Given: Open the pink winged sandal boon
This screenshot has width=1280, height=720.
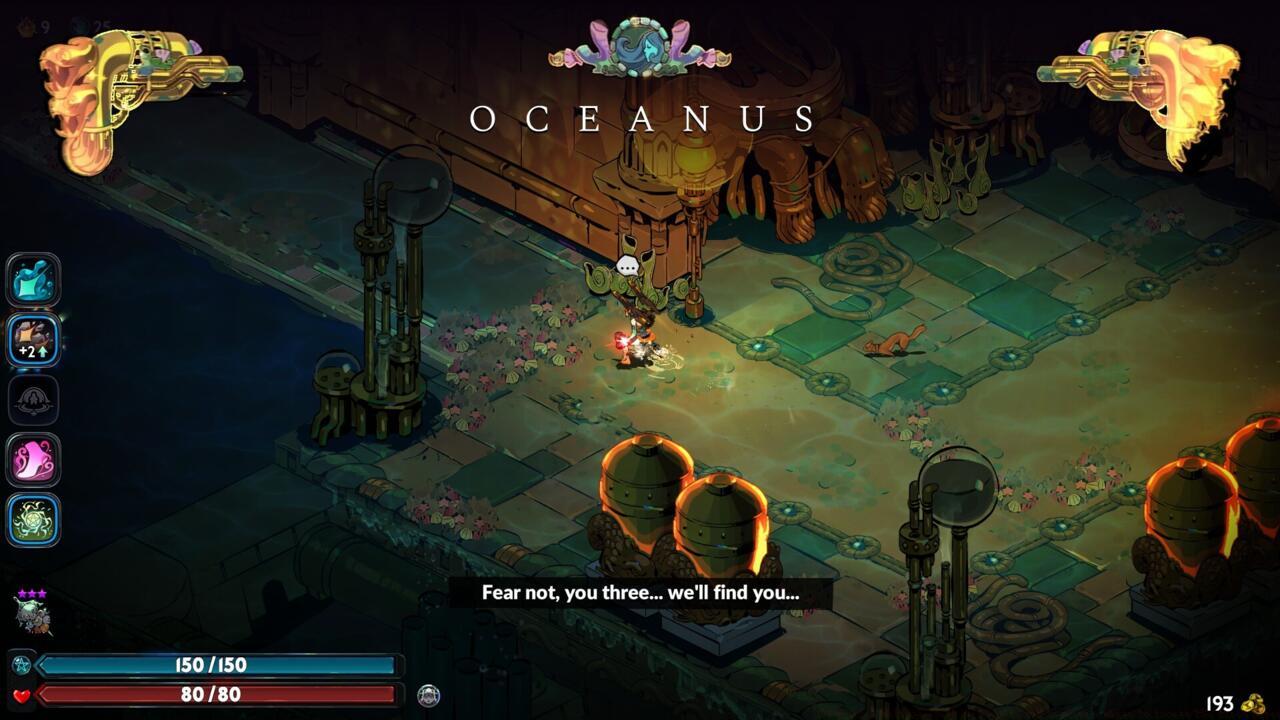Looking at the screenshot, I should 34,460.
